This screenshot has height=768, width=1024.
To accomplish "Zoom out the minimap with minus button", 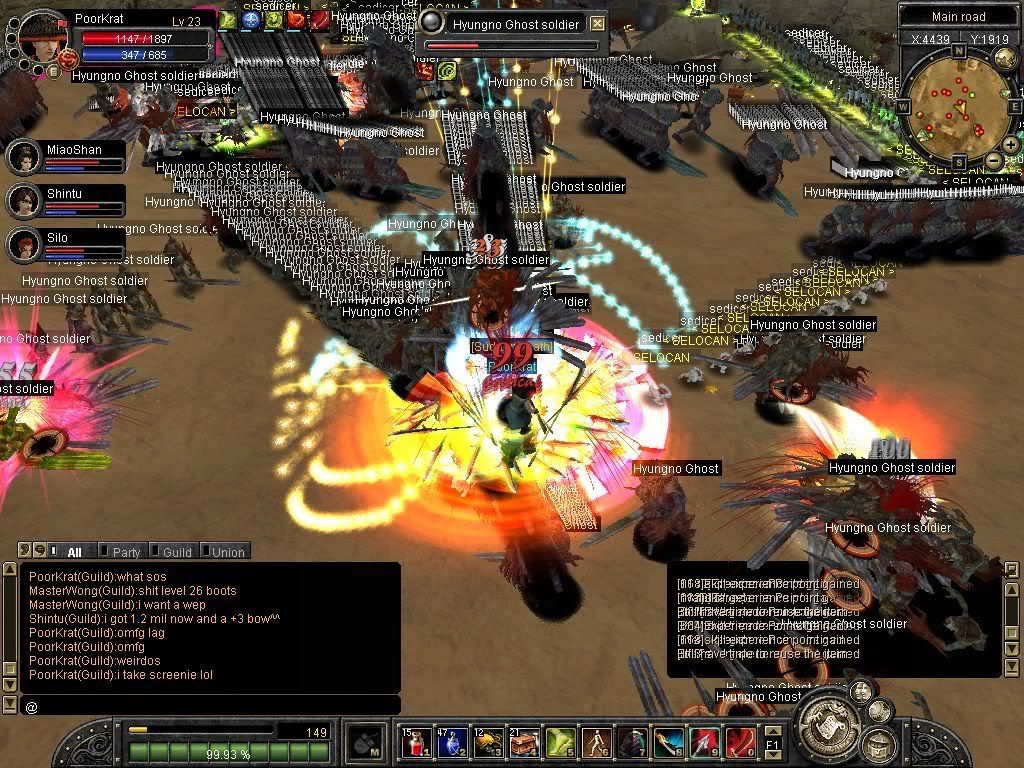I will pyautogui.click(x=993, y=160).
